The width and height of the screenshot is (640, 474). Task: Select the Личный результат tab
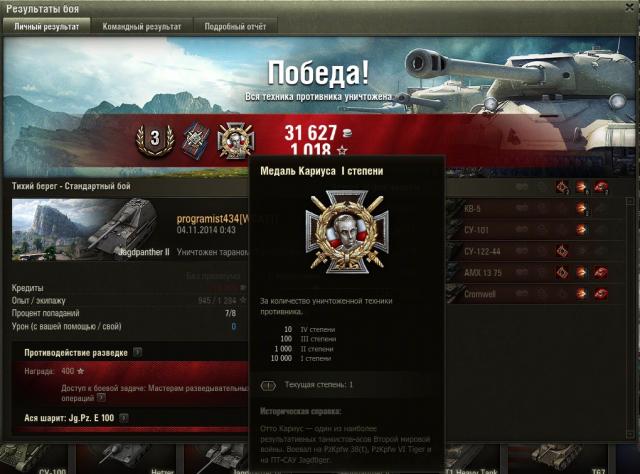47,27
